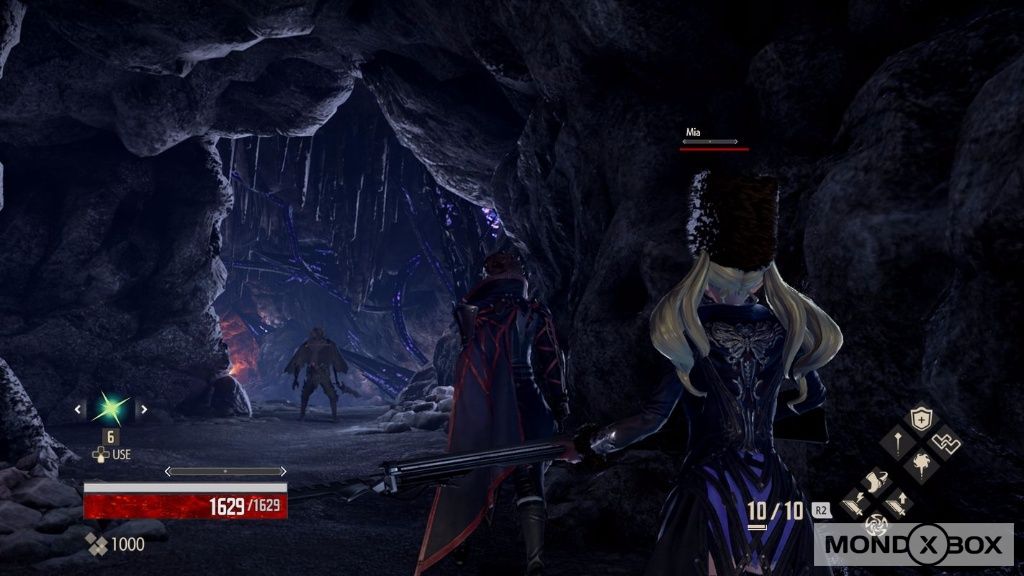Click the MondoXbox watermark logo
The height and width of the screenshot is (576, 1024).
coord(919,547)
